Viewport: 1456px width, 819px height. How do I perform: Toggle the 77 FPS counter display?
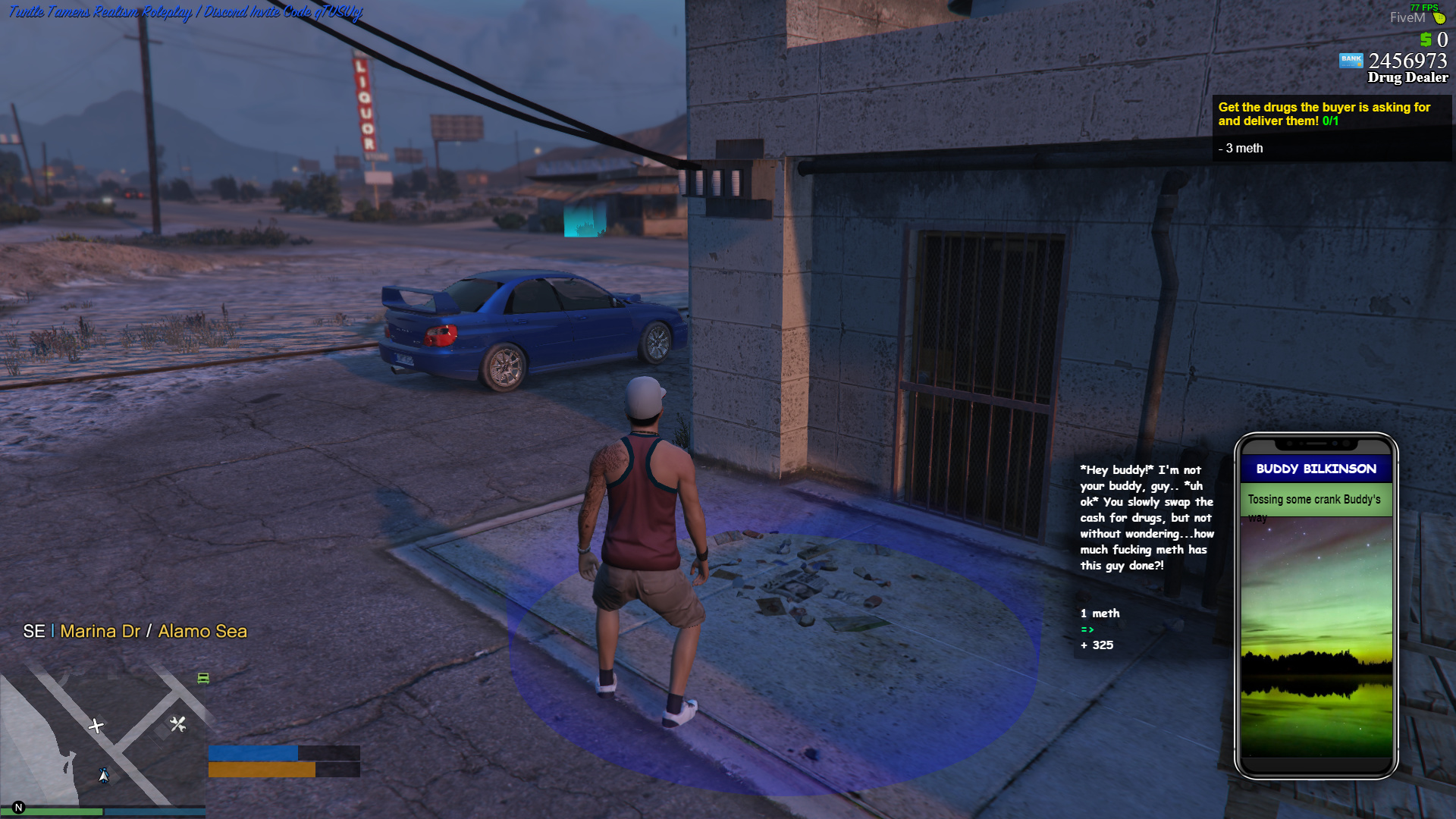[x=1424, y=8]
